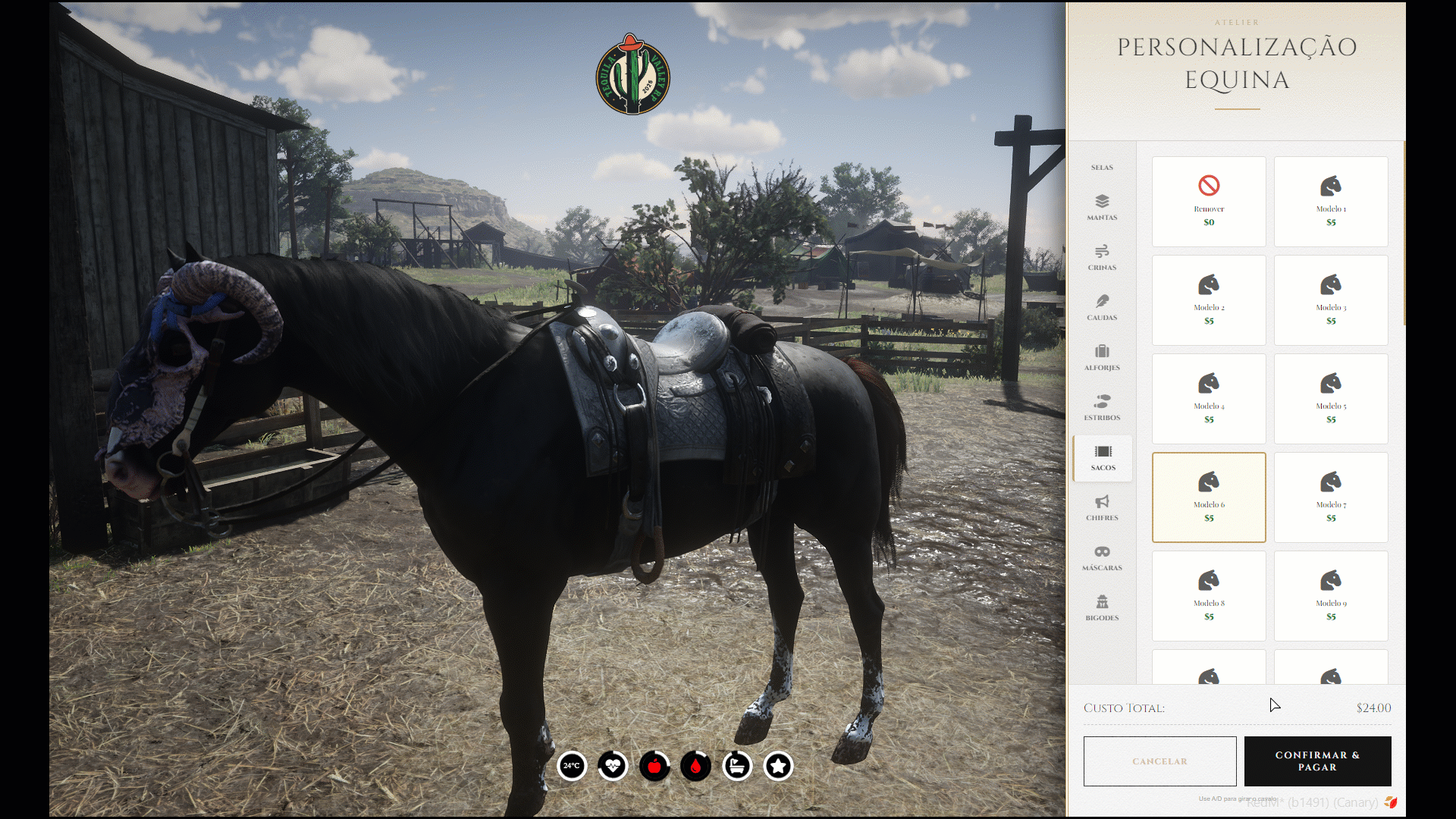This screenshot has width=1456, height=819.
Task: Switch to the SACOS category tab
Action: (1101, 458)
